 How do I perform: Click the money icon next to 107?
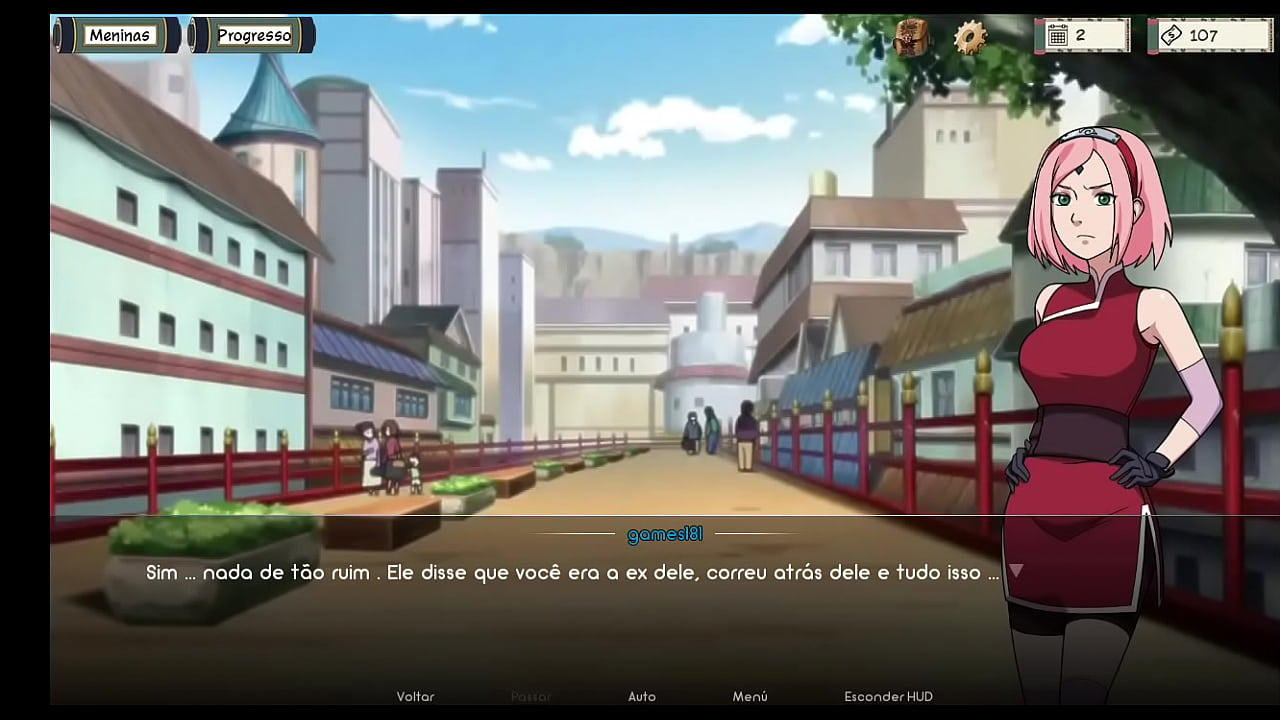[x=1172, y=34]
